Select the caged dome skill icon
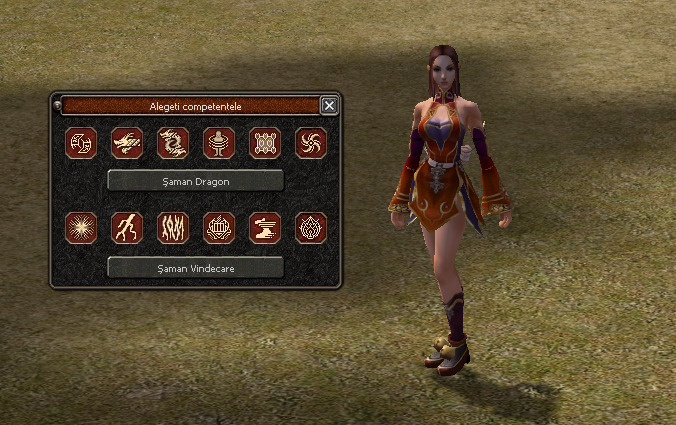The height and width of the screenshot is (425, 676). pyautogui.click(x=219, y=228)
